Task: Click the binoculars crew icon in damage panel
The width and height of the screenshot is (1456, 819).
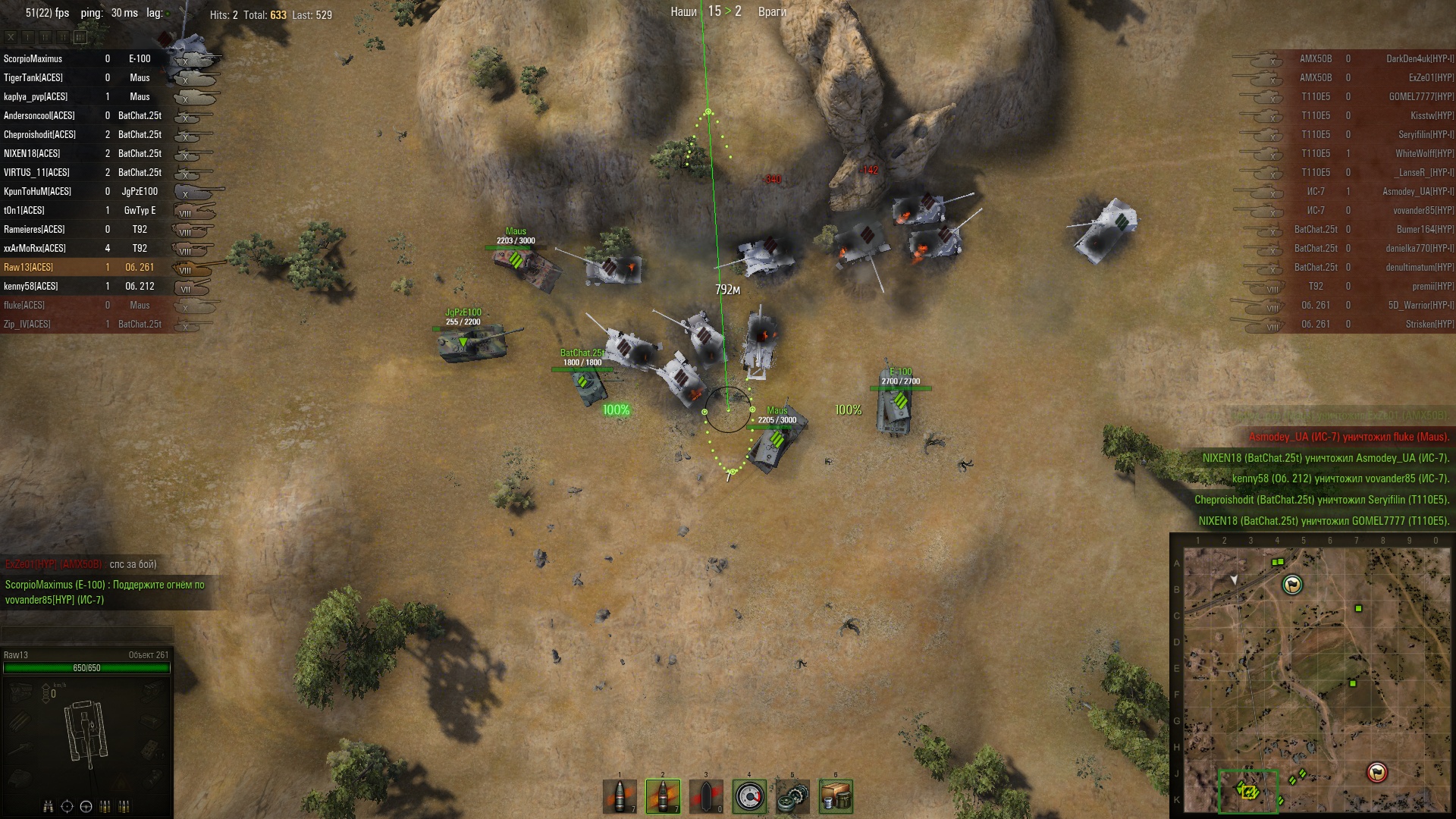Action: (x=49, y=806)
